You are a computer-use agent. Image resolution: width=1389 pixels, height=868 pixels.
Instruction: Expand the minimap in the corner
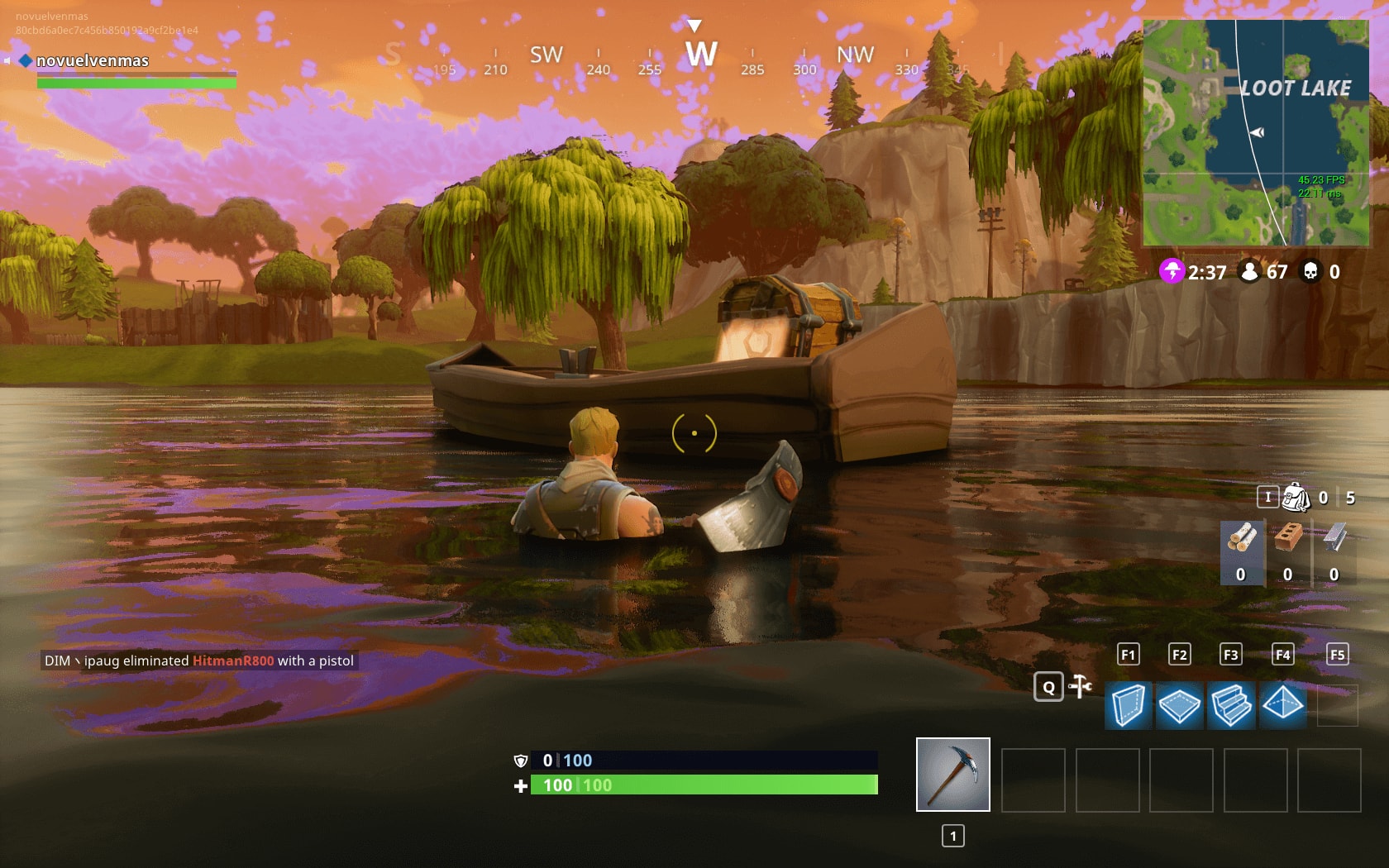pos(1255,132)
